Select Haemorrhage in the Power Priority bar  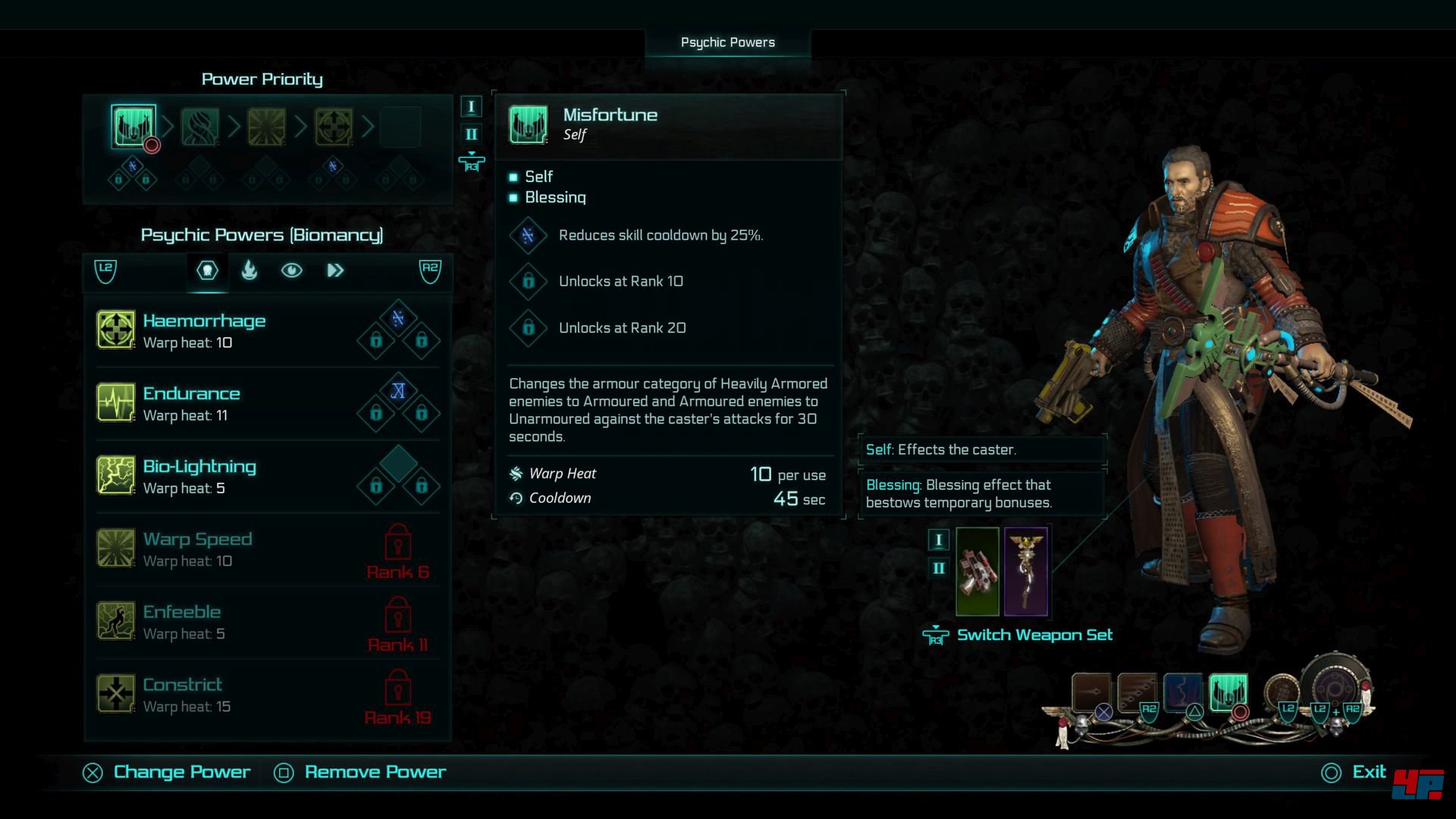pyautogui.click(x=334, y=126)
